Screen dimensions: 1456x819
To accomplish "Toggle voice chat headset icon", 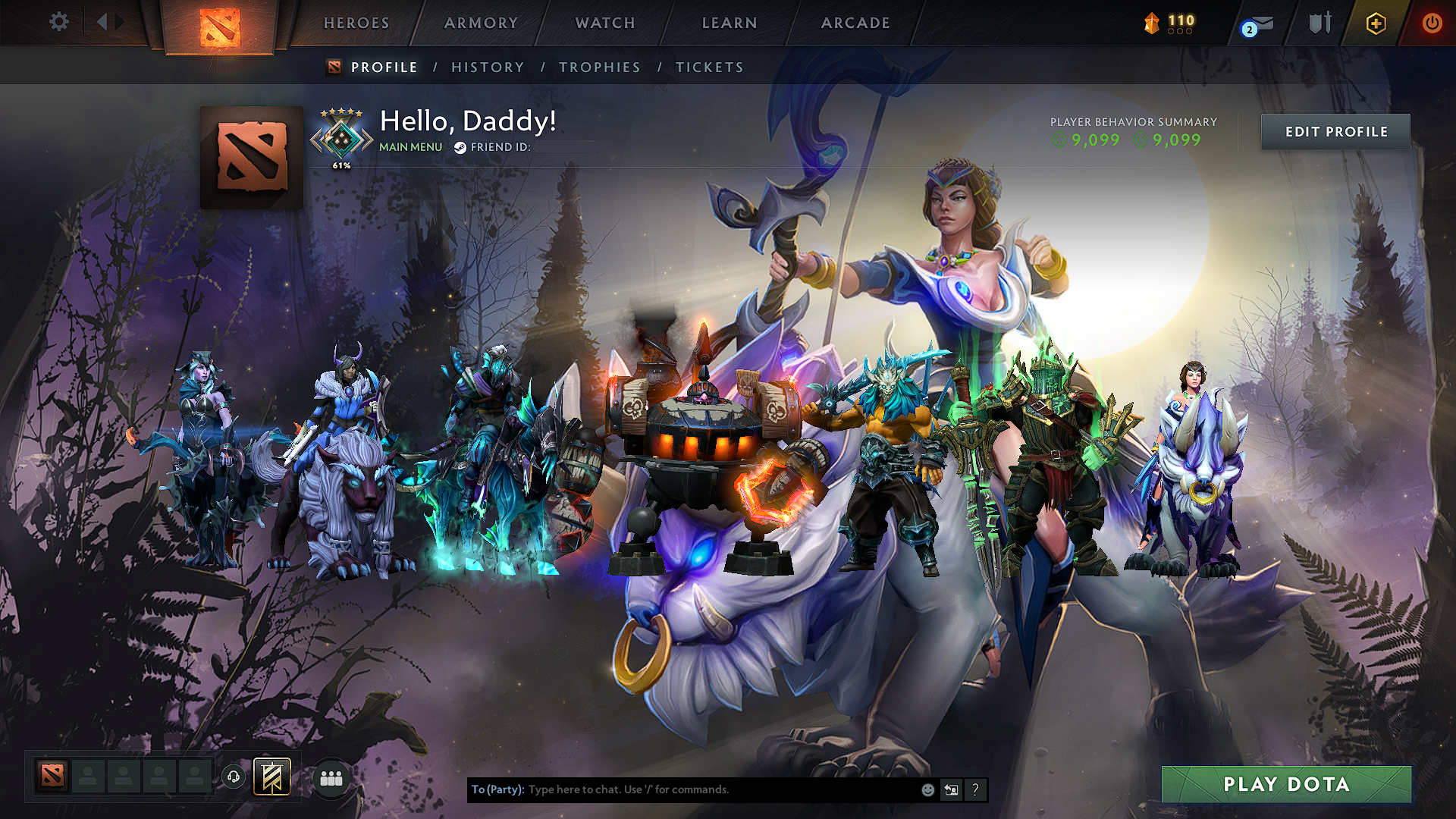I will pyautogui.click(x=234, y=777).
